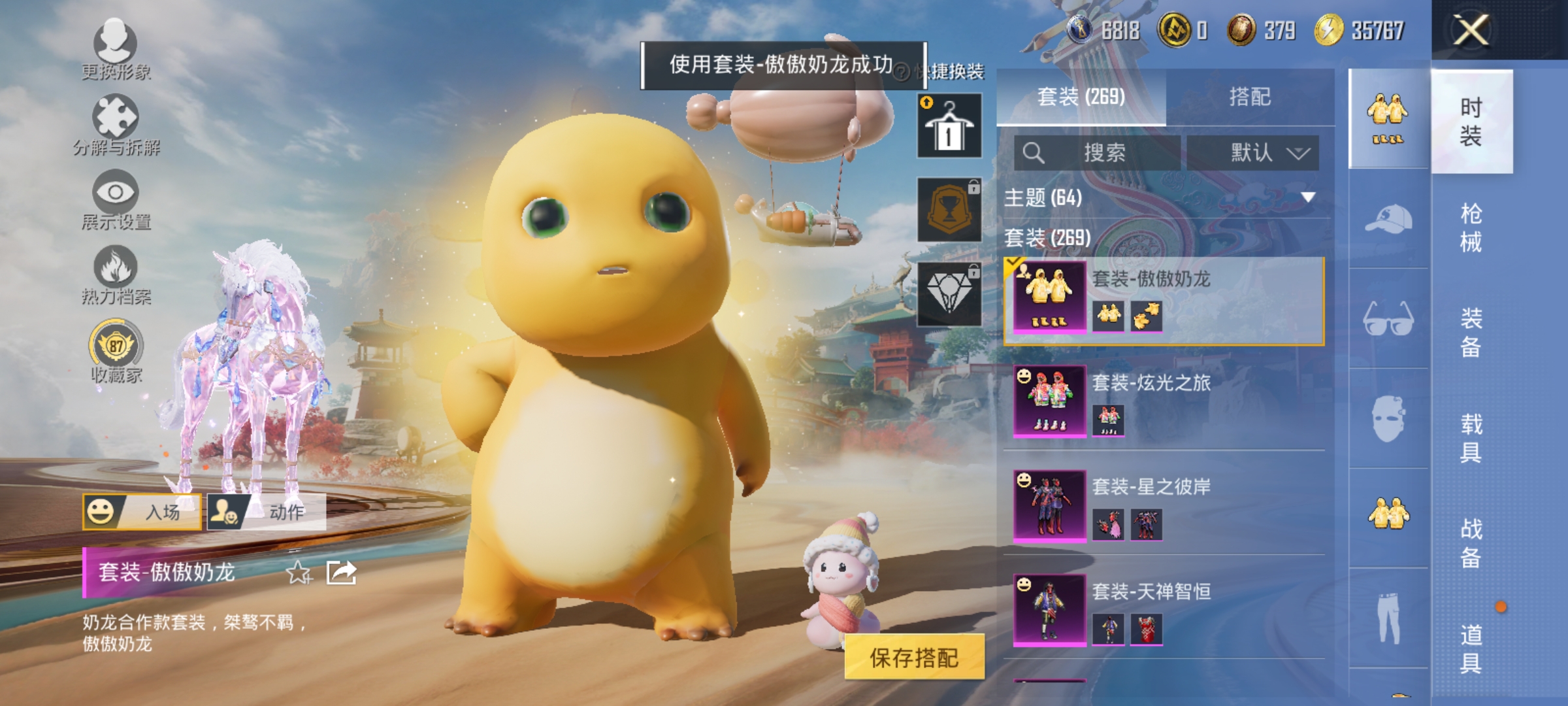Click the clothes hanger quick-change icon
The height and width of the screenshot is (706, 1568).
(949, 124)
